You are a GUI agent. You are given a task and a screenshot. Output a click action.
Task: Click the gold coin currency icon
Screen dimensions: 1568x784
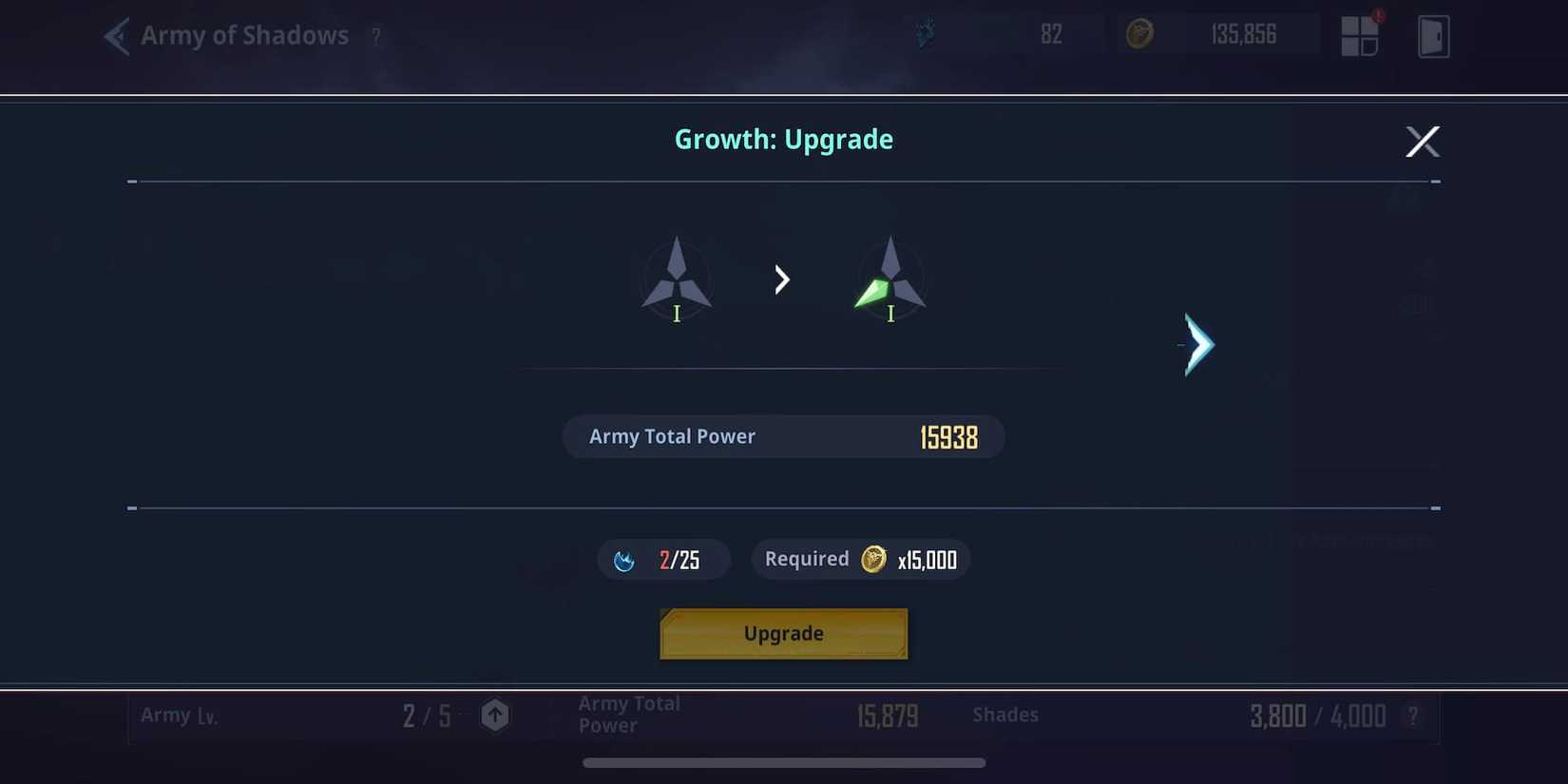[1140, 34]
